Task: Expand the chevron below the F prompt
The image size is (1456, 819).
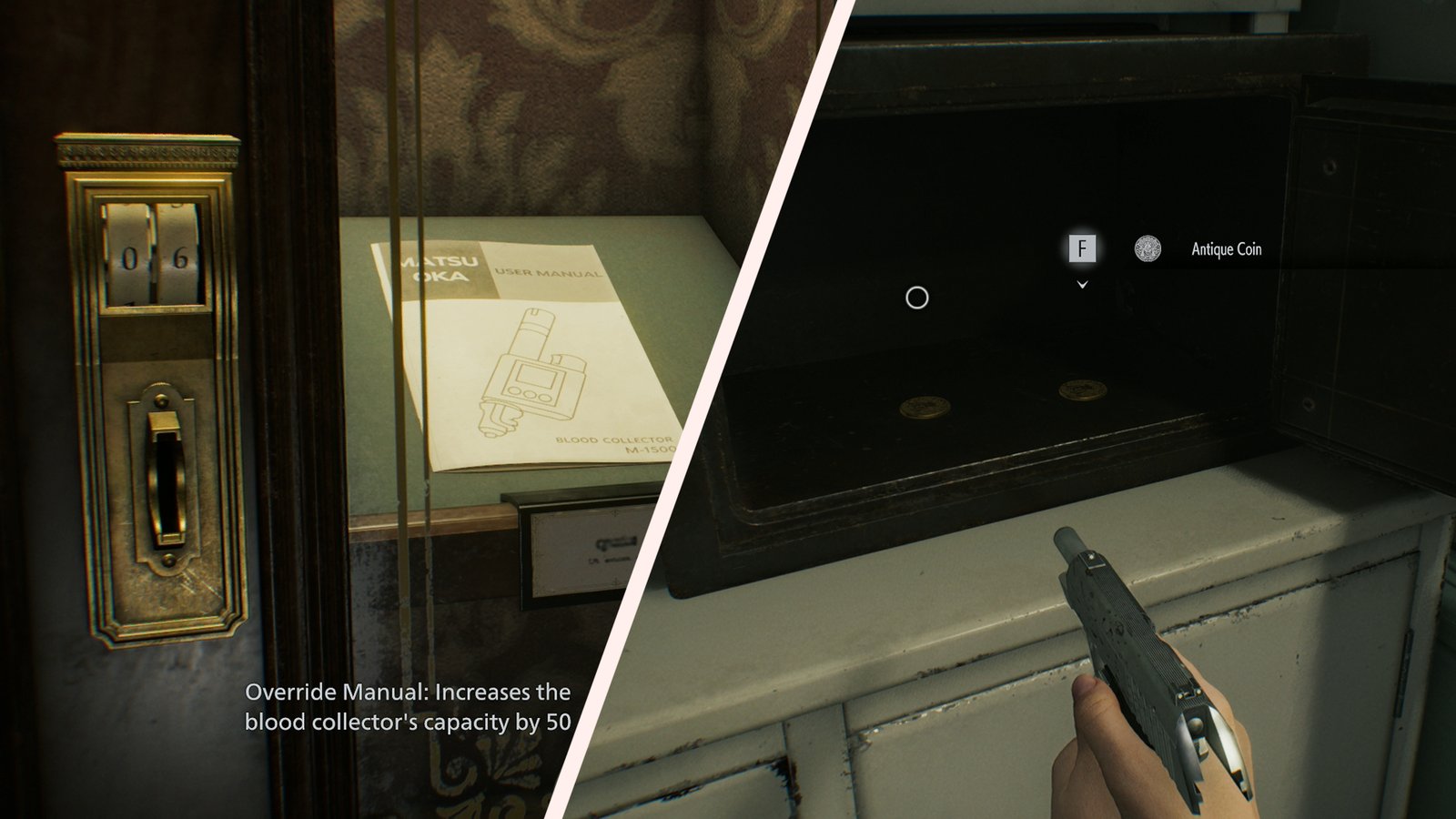Action: [x=1083, y=285]
